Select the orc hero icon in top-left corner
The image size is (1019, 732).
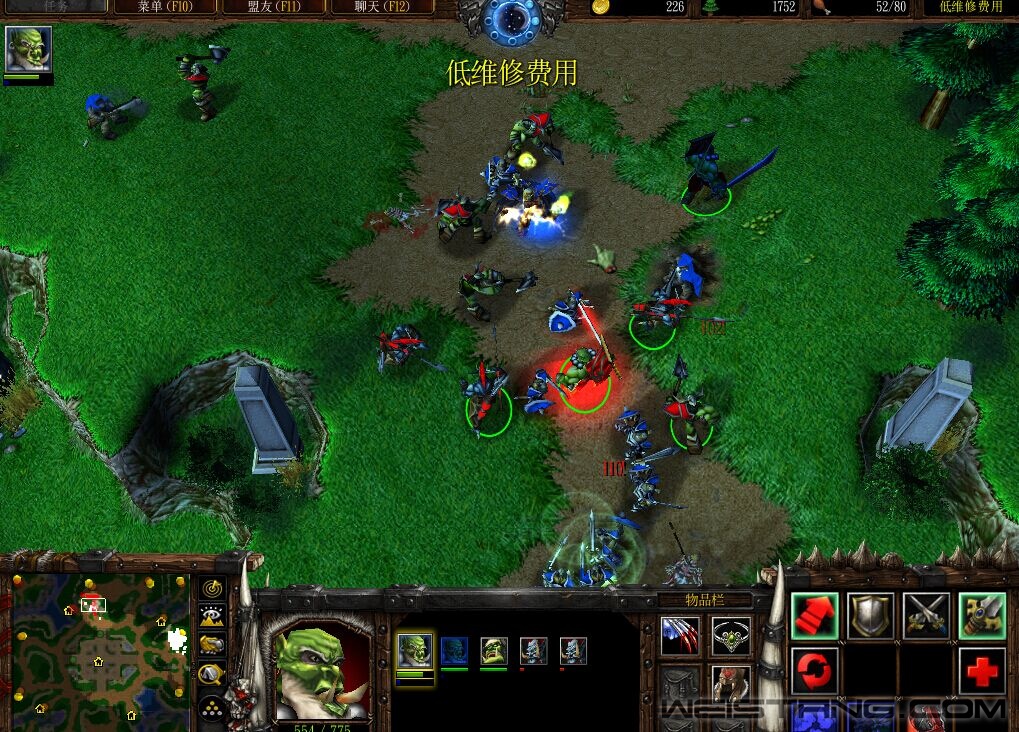click(x=28, y=50)
